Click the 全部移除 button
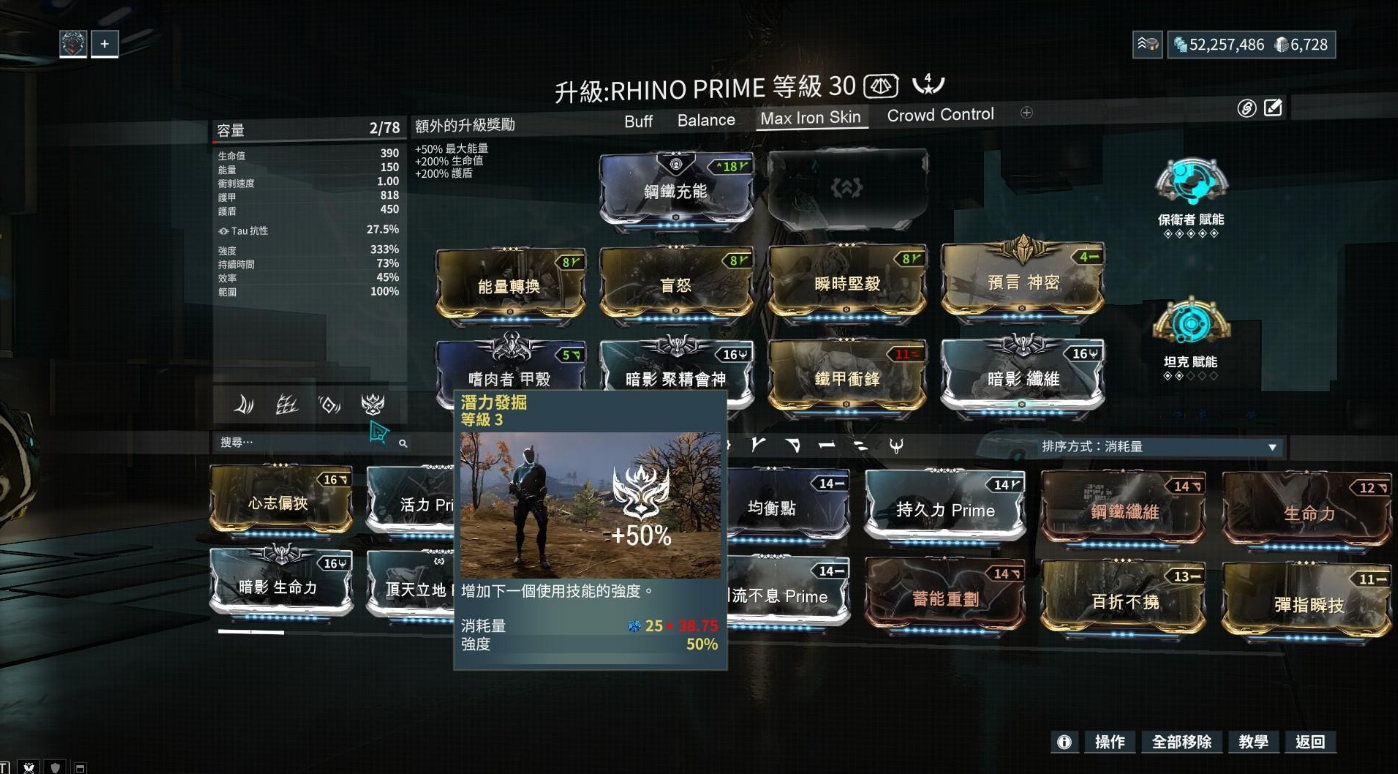1398x774 pixels. point(1181,742)
